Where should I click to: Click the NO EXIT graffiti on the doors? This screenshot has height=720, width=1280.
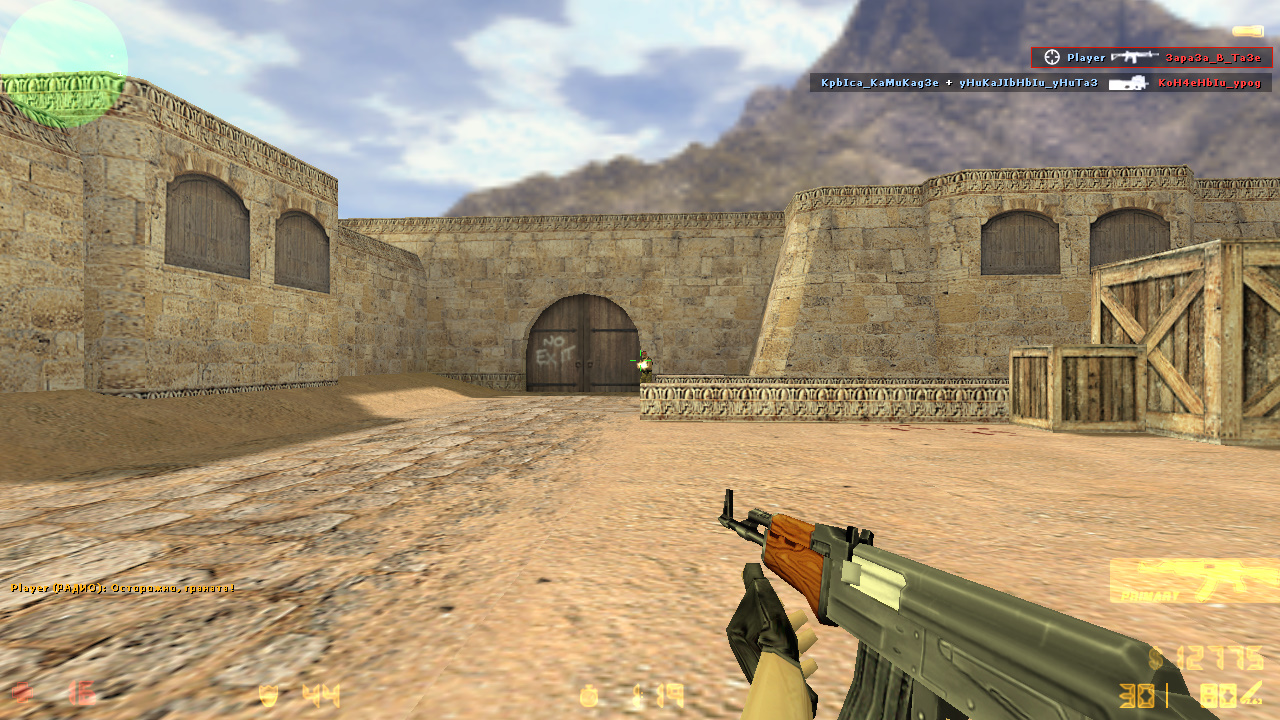click(556, 348)
